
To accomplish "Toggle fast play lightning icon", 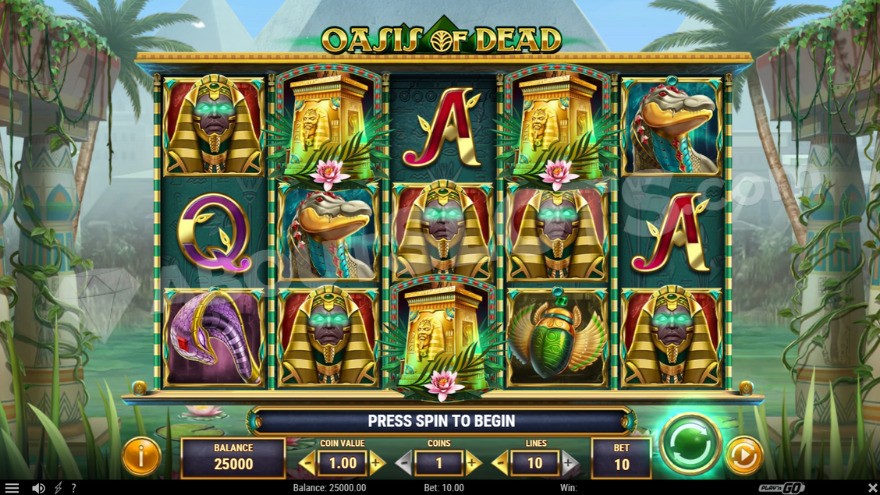I will (x=58, y=488).
